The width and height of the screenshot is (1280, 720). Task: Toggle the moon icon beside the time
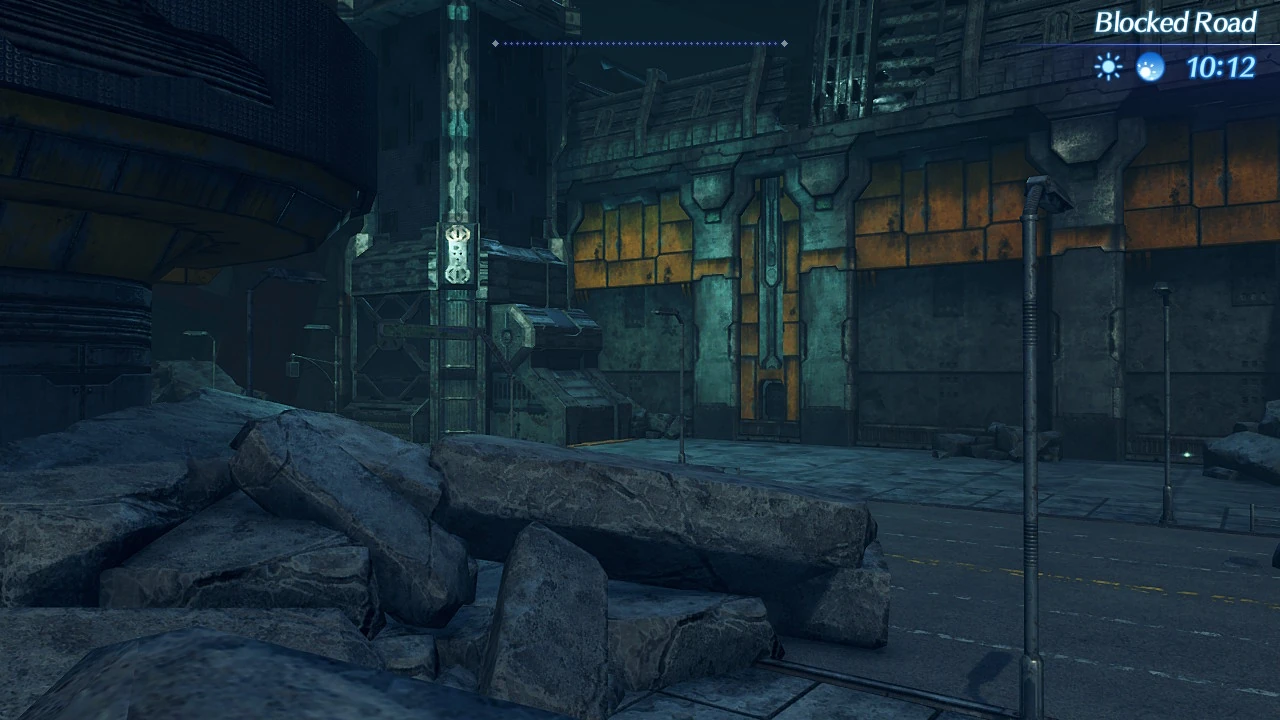1150,67
